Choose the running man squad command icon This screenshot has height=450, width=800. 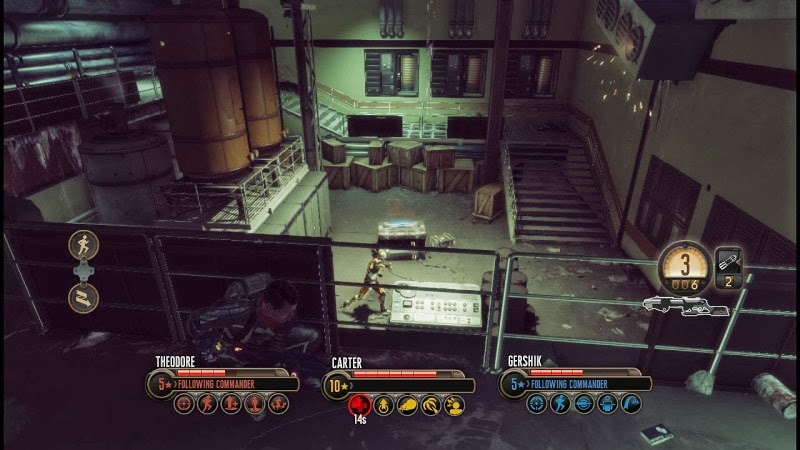pyautogui.click(x=83, y=243)
